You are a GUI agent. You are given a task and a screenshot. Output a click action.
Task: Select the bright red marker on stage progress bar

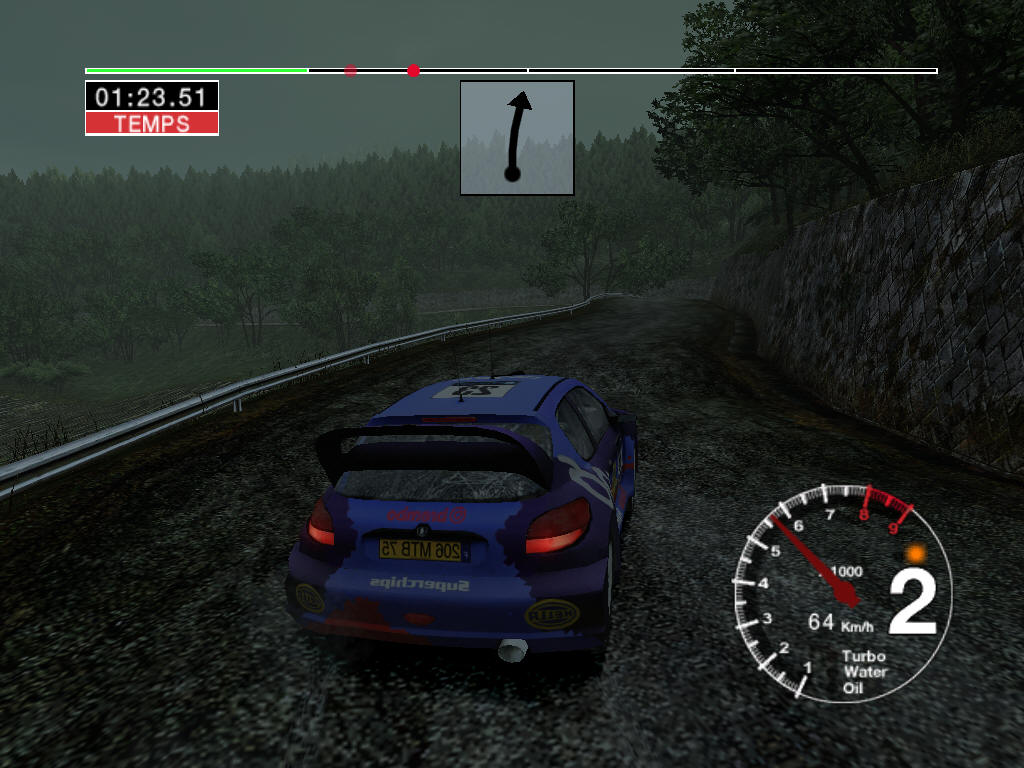click(x=413, y=70)
